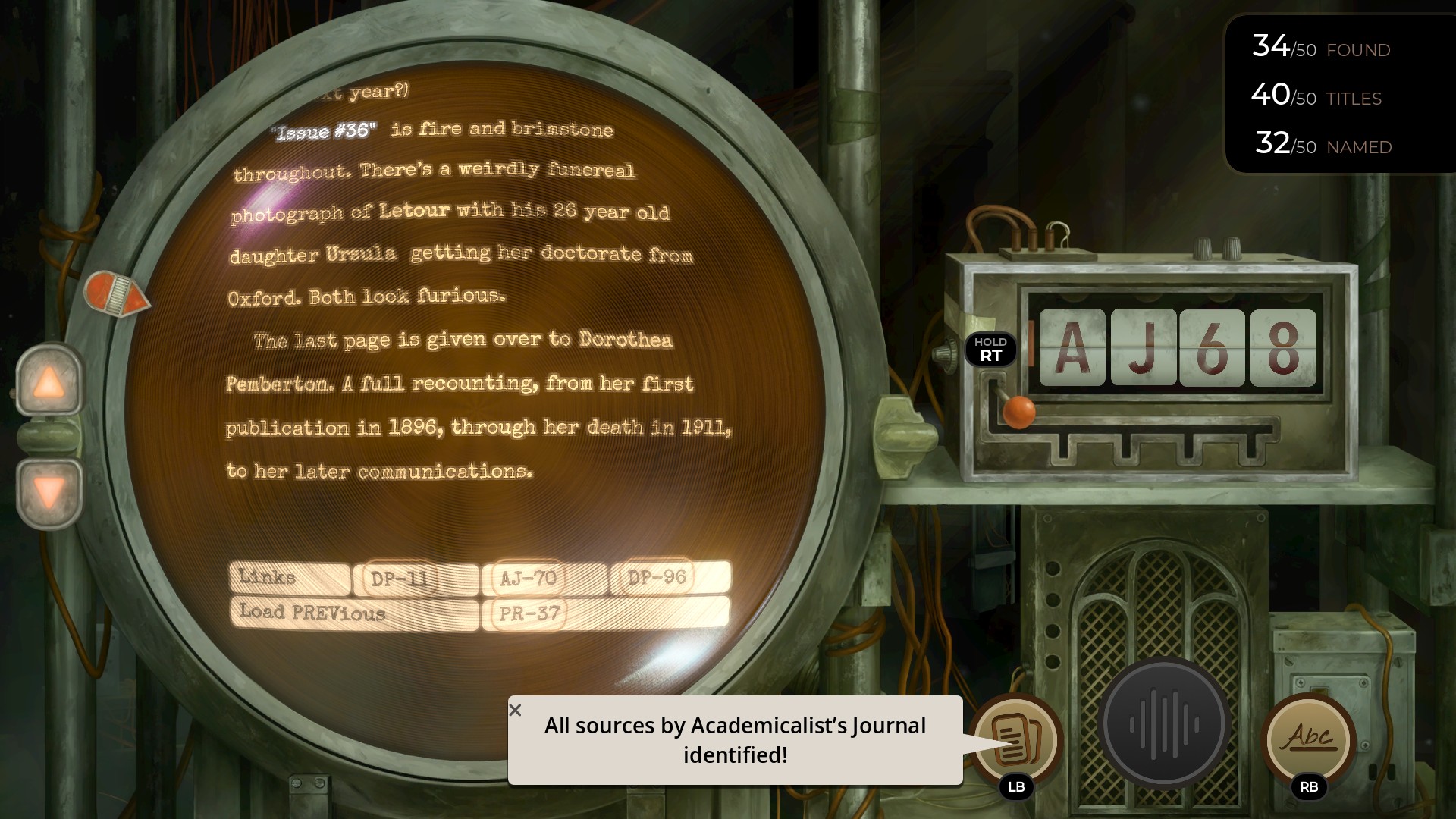Toggle the HOLD RT control
Viewport: 1456px width, 819px height.
point(992,349)
